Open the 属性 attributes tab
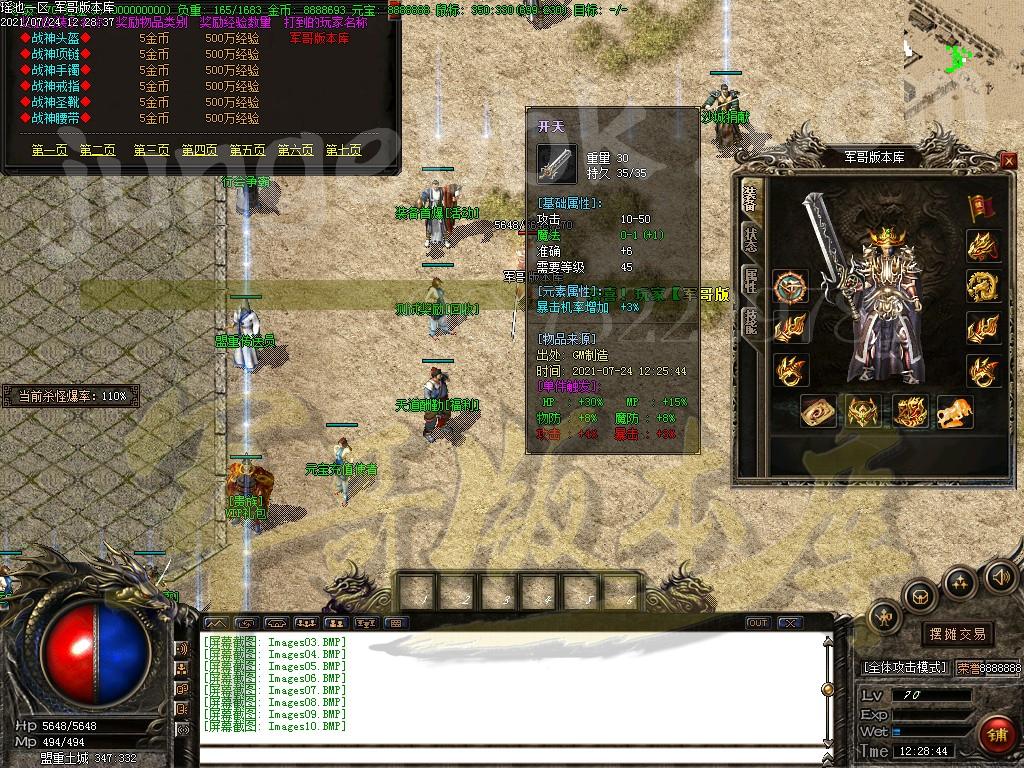This screenshot has width=1024, height=768. (749, 279)
